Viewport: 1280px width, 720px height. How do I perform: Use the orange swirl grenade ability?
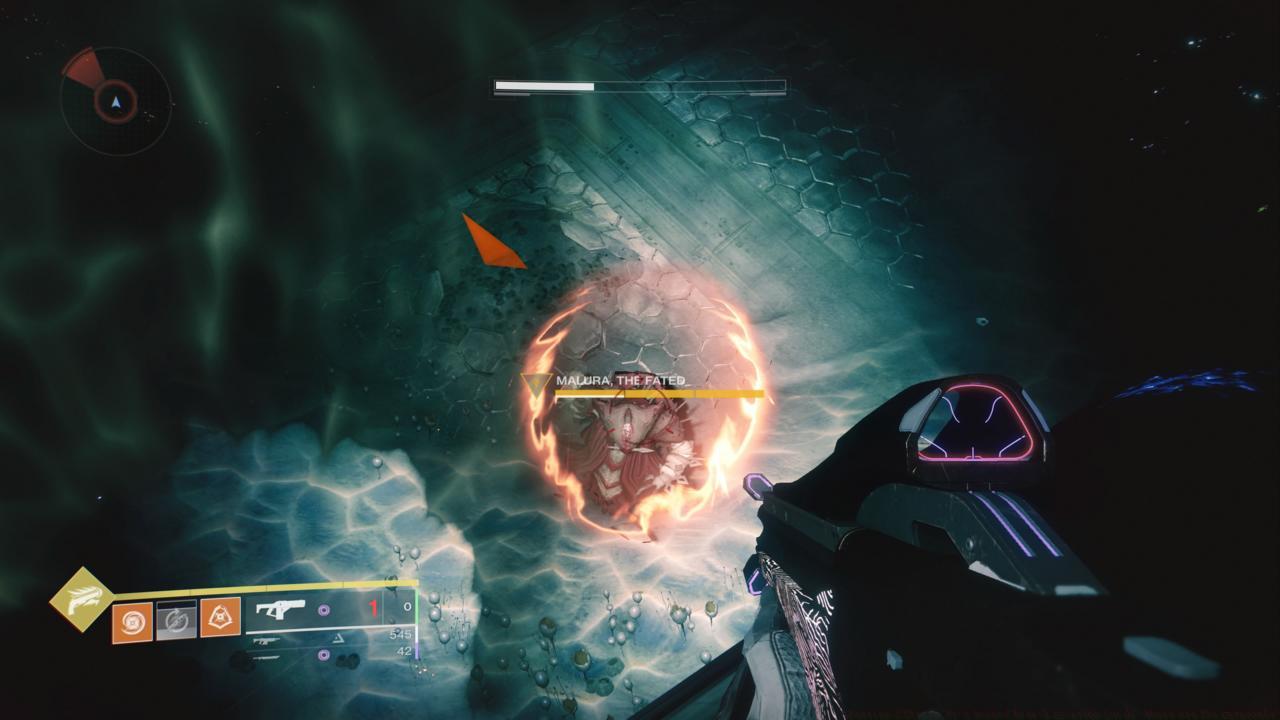[132, 621]
